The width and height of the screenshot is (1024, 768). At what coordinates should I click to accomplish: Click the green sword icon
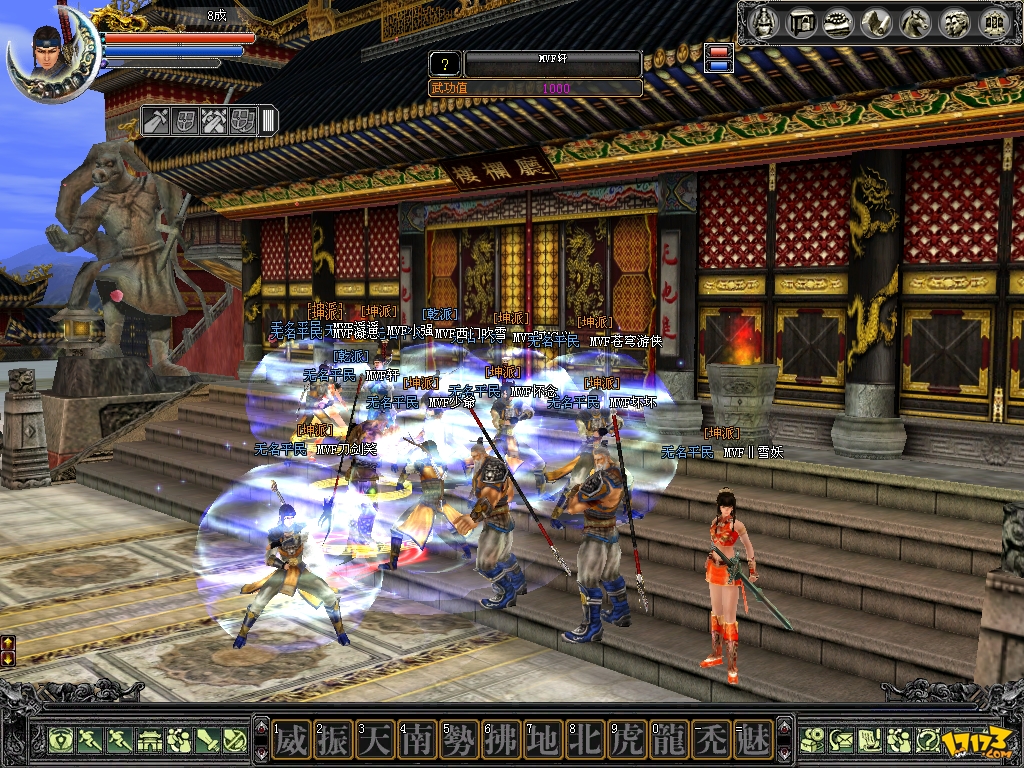point(208,741)
